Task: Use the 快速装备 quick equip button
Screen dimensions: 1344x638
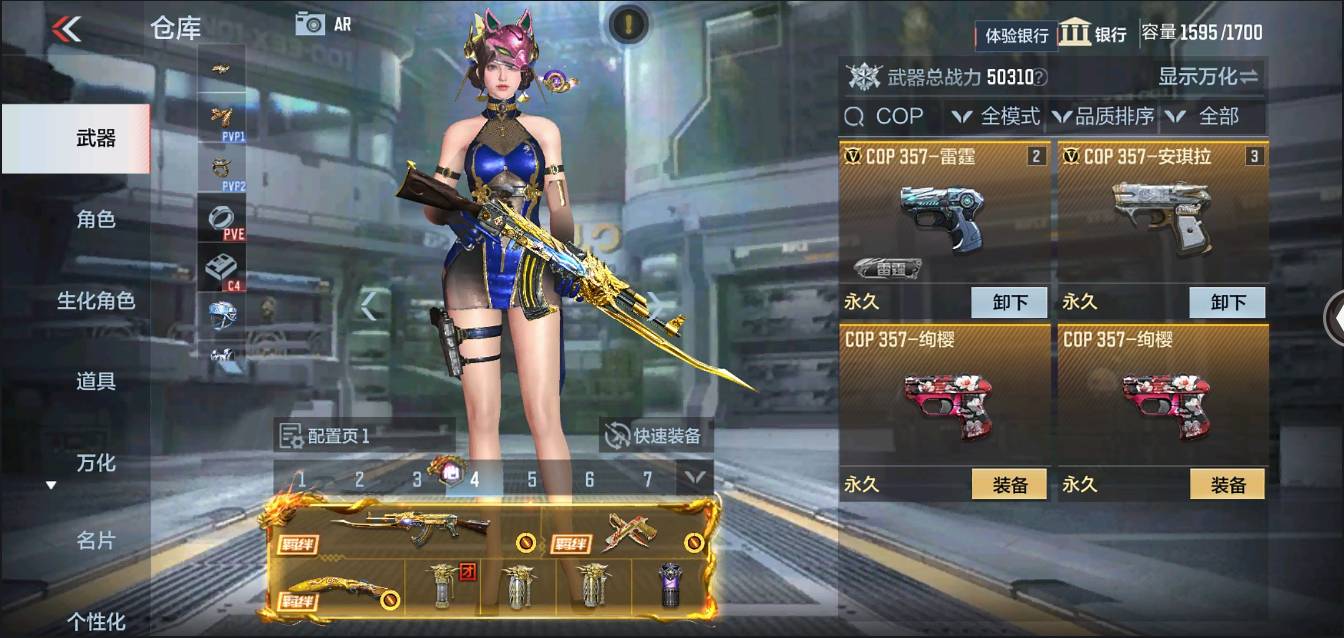Action: [656, 435]
